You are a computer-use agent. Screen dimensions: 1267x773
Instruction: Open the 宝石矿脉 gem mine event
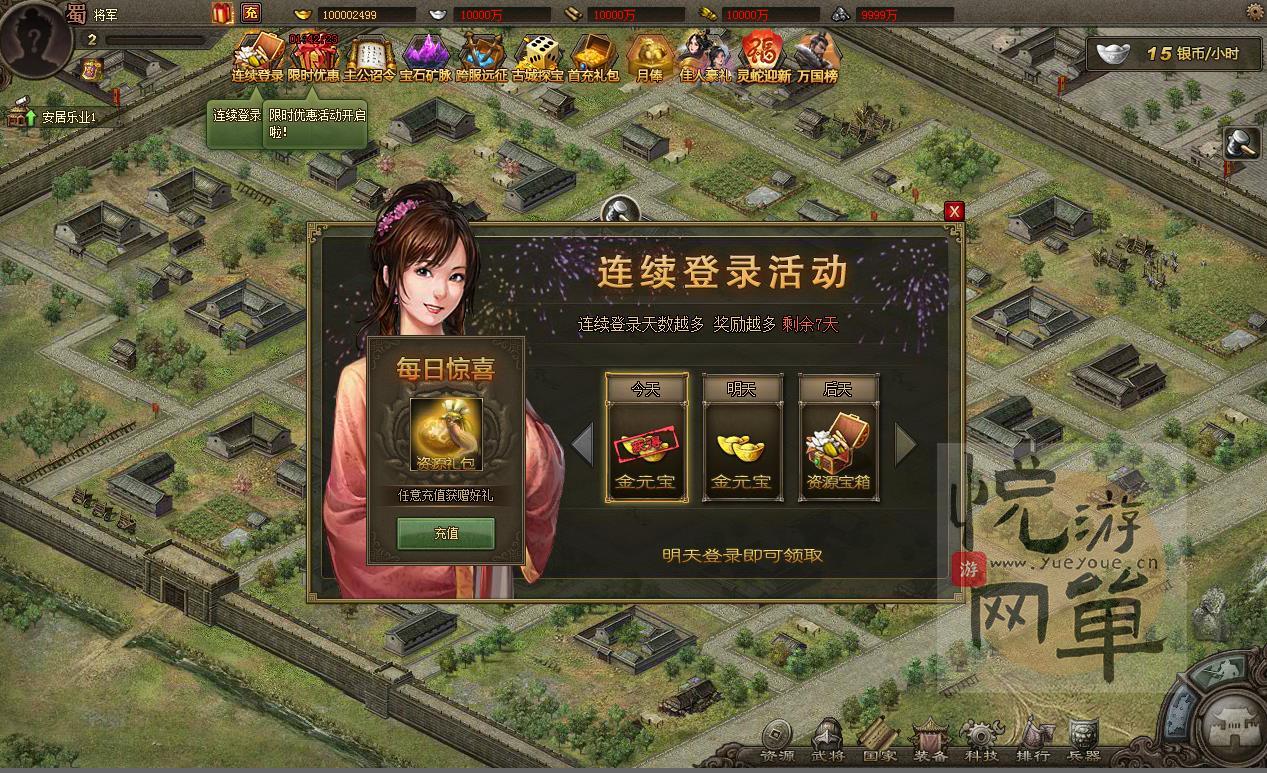pyautogui.click(x=426, y=55)
